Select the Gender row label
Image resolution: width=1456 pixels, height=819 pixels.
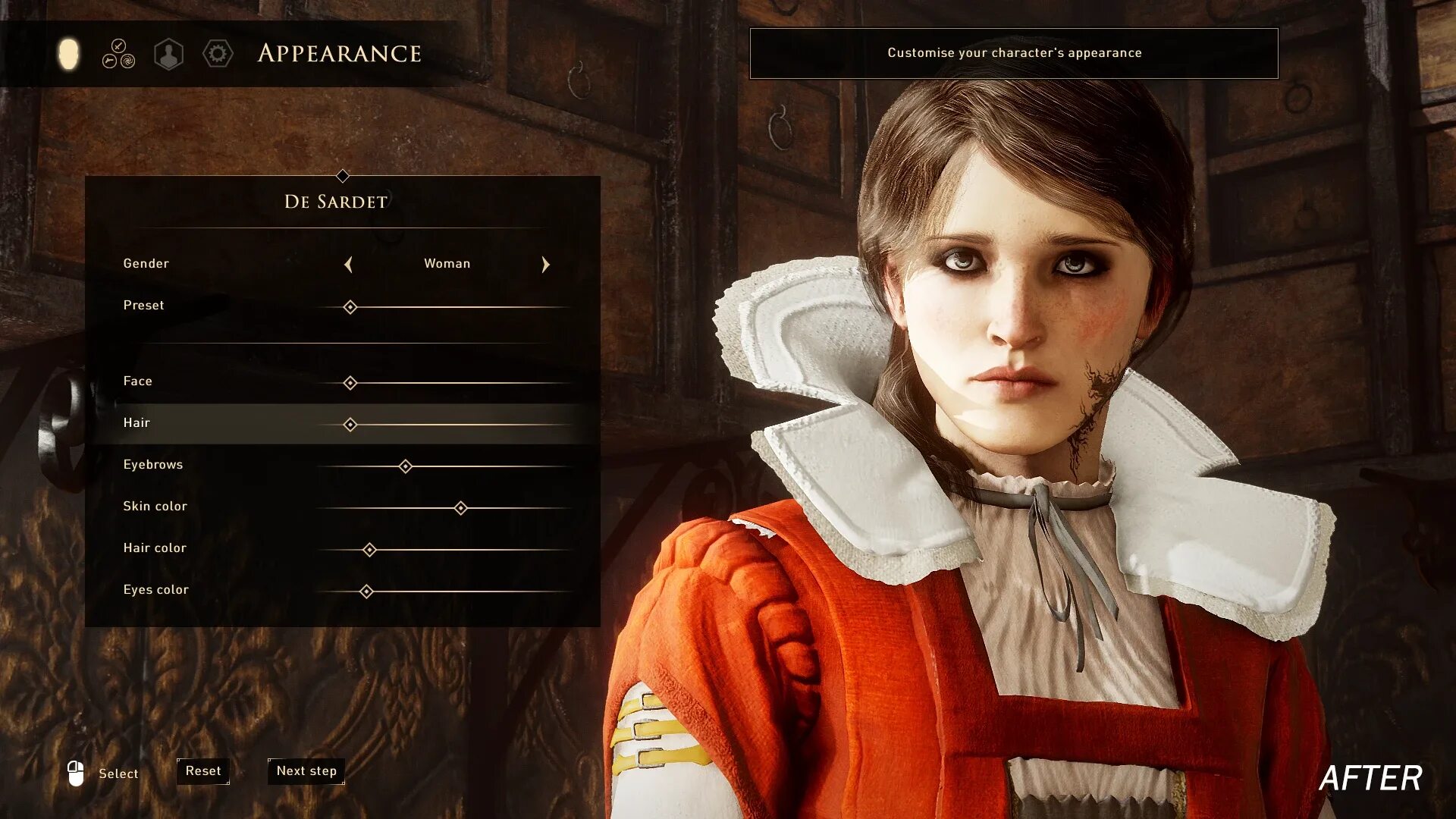tap(146, 264)
